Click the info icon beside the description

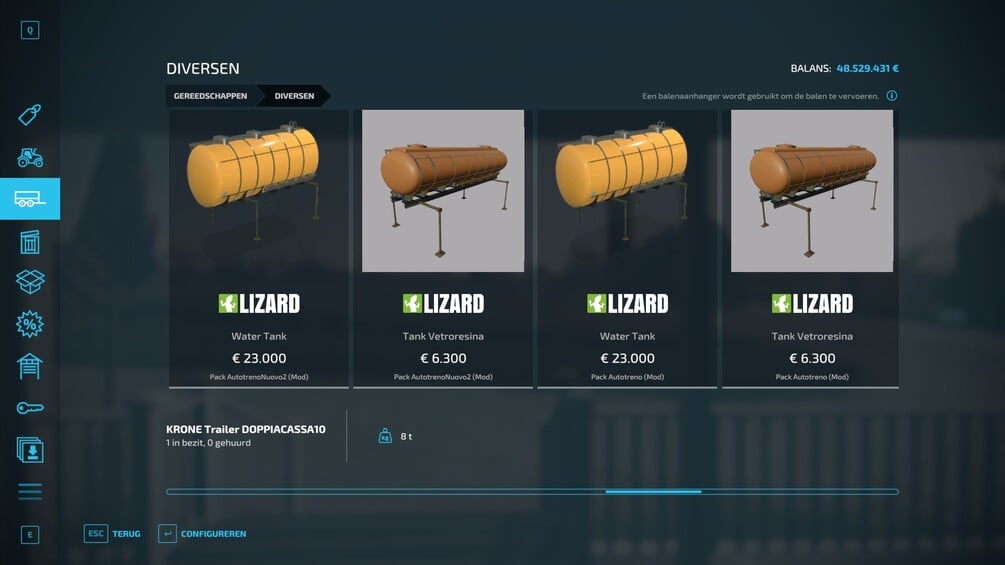pos(891,96)
